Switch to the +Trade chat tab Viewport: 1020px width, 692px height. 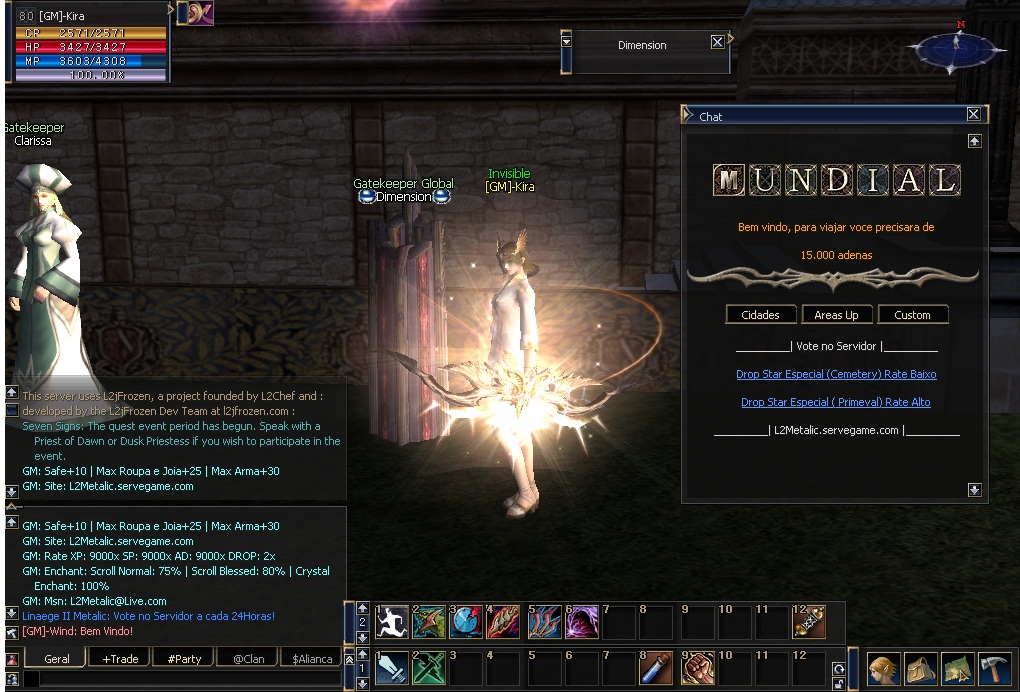tap(120, 659)
